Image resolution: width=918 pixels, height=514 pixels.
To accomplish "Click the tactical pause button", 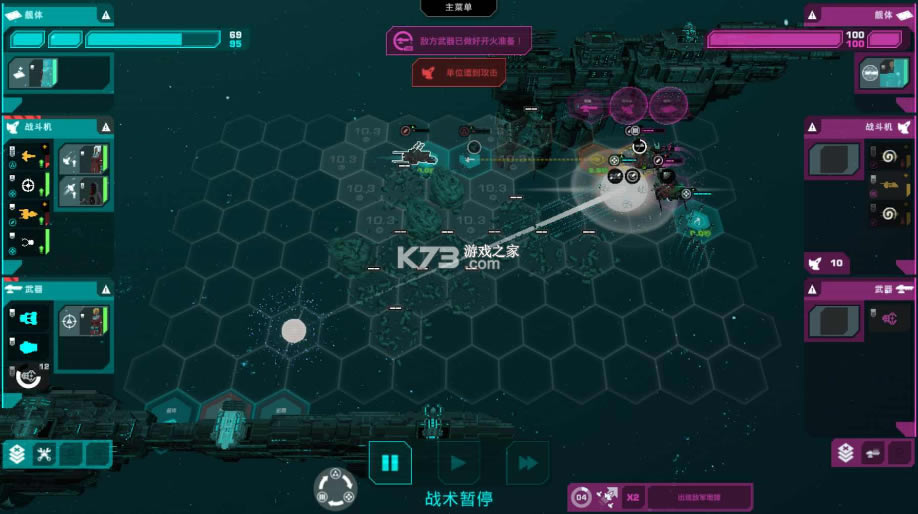I will click(x=390, y=463).
